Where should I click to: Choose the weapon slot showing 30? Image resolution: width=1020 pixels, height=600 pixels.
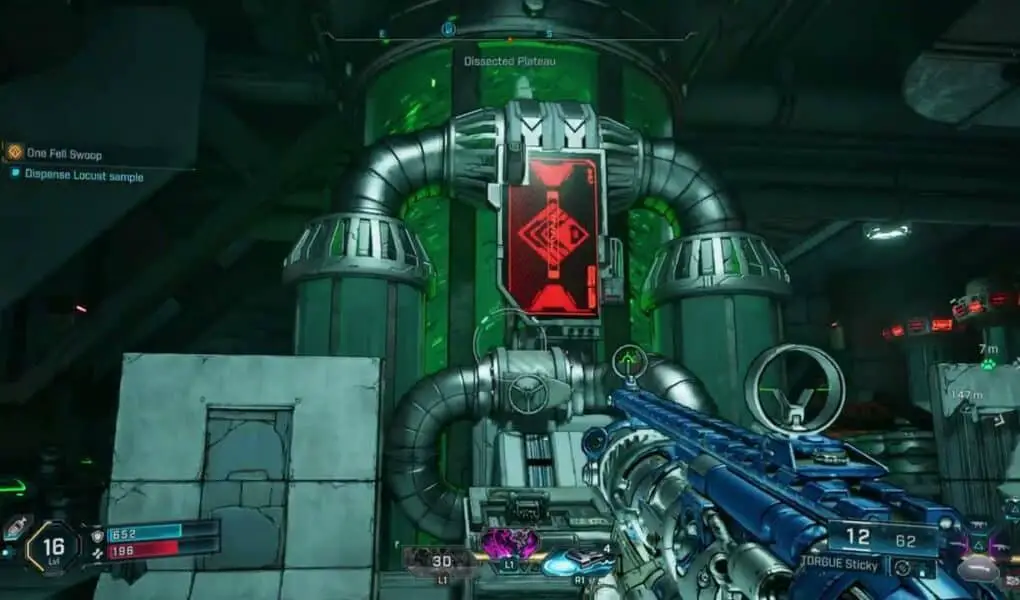point(440,562)
